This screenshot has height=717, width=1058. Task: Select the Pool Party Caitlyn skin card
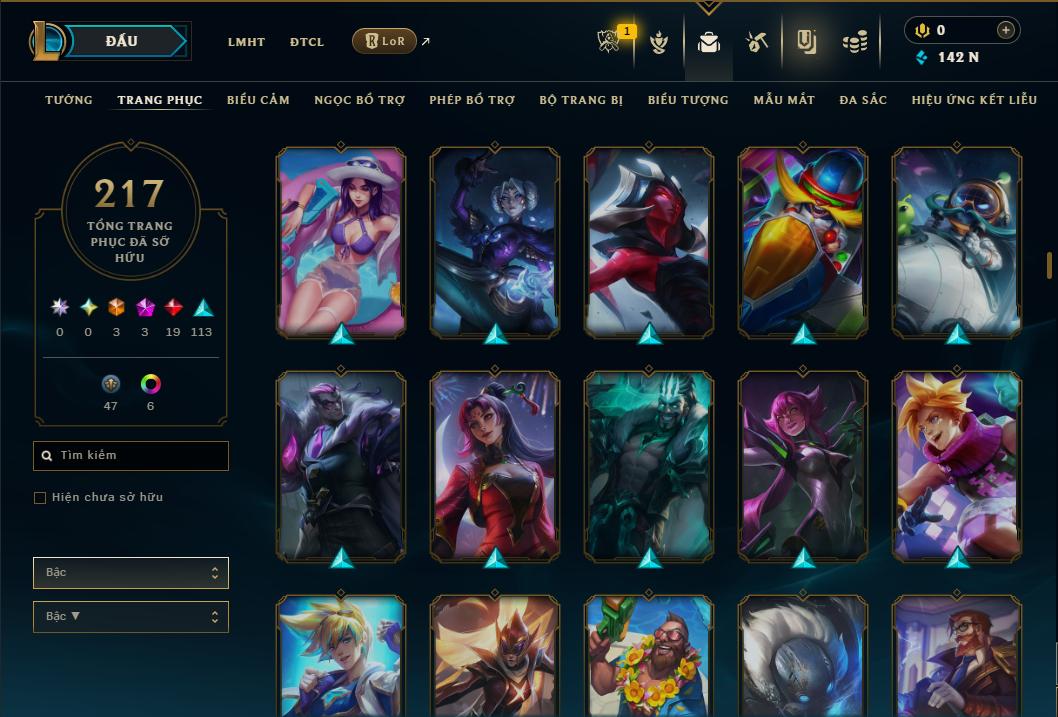341,240
